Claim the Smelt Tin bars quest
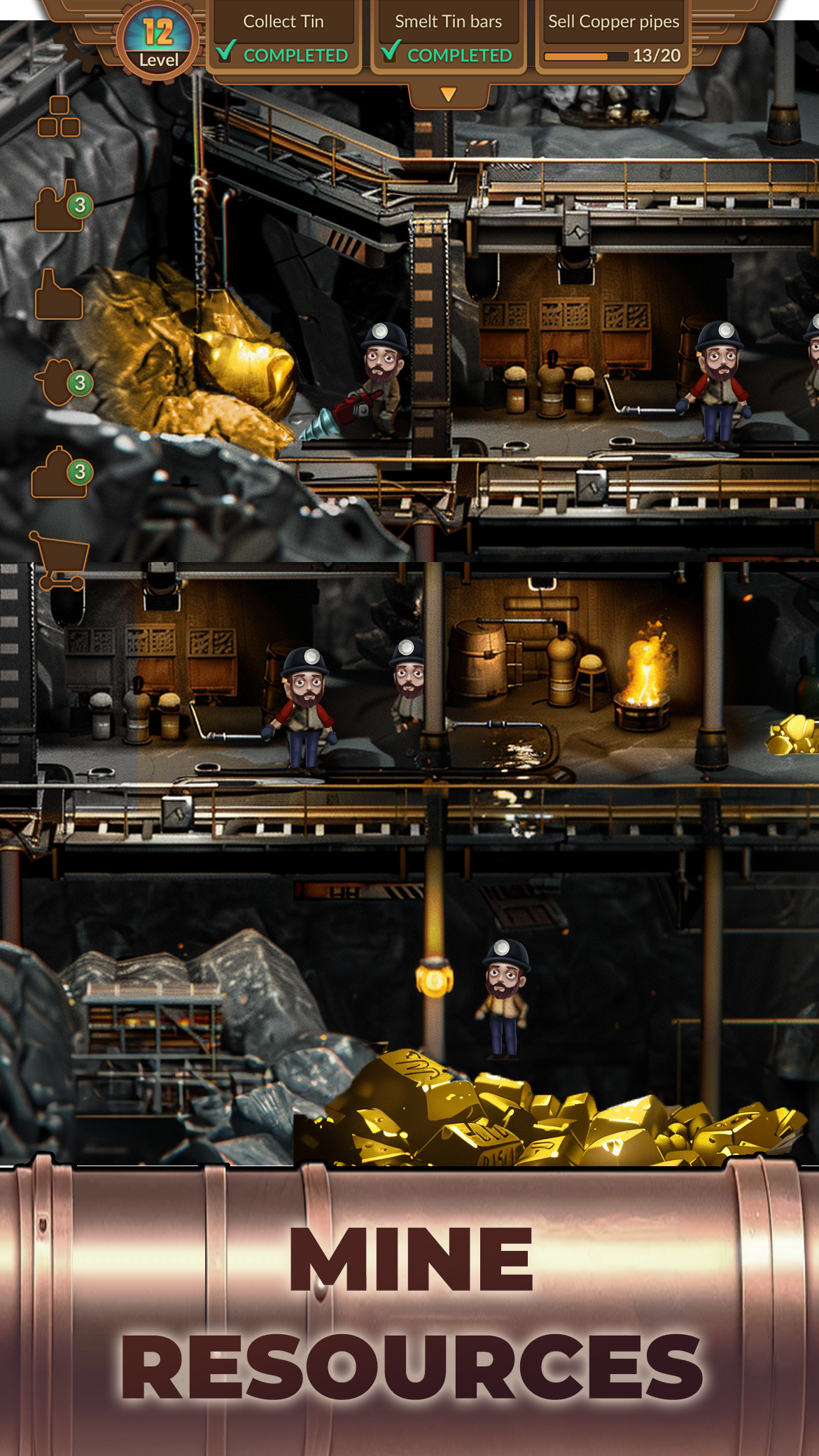The width and height of the screenshot is (819, 1456). coord(448,38)
